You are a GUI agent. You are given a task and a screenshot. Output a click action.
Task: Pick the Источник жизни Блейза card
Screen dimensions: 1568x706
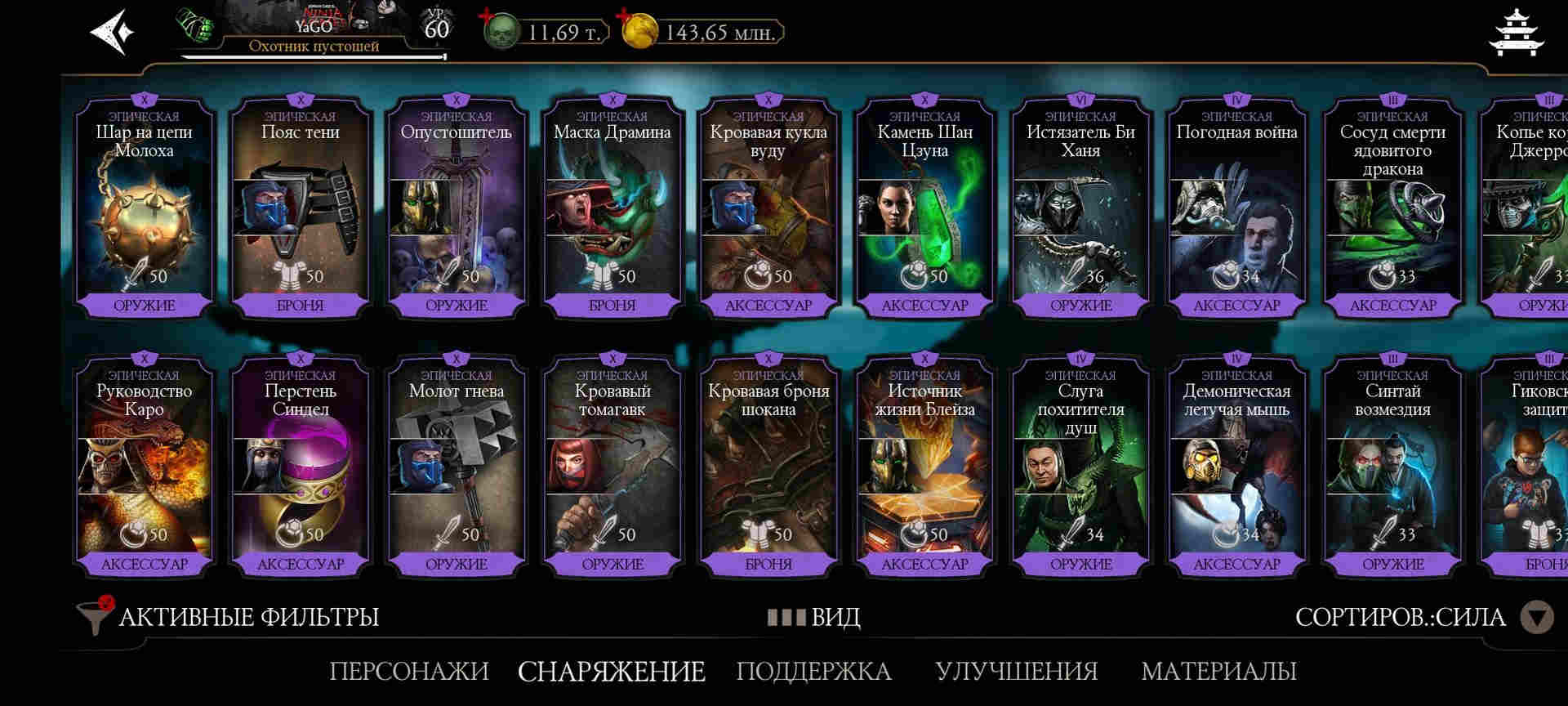[x=924, y=466]
